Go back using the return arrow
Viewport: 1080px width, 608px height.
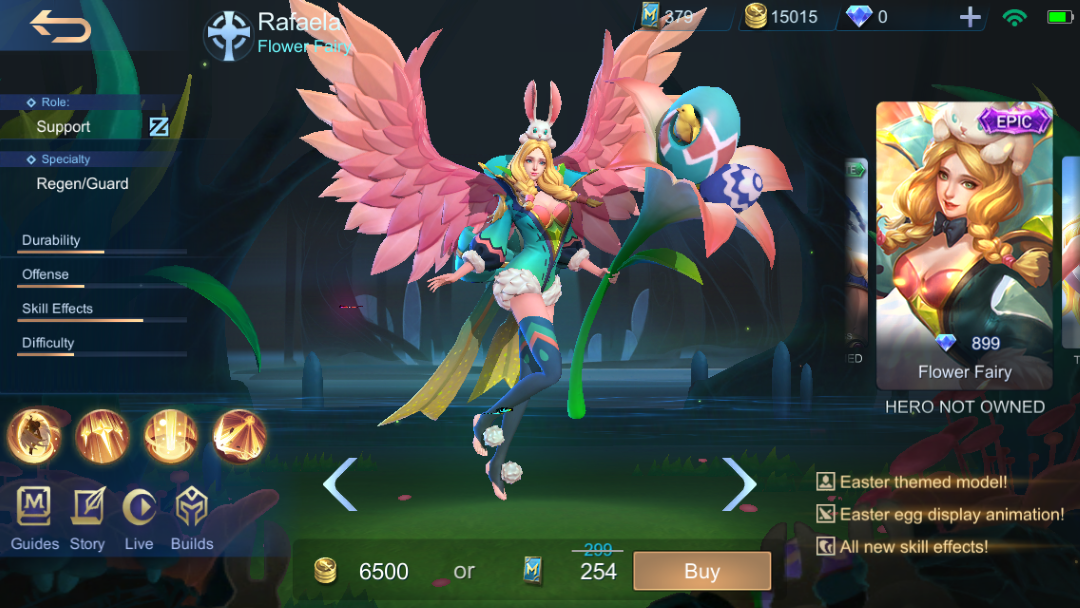pos(60,26)
